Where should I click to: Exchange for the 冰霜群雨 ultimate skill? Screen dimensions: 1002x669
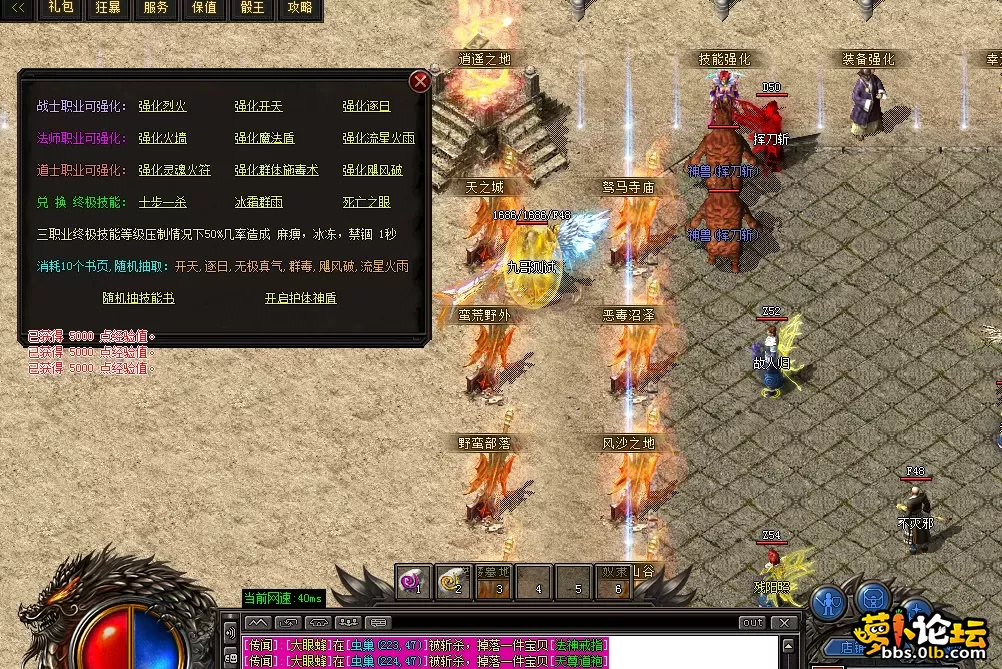click(x=258, y=202)
